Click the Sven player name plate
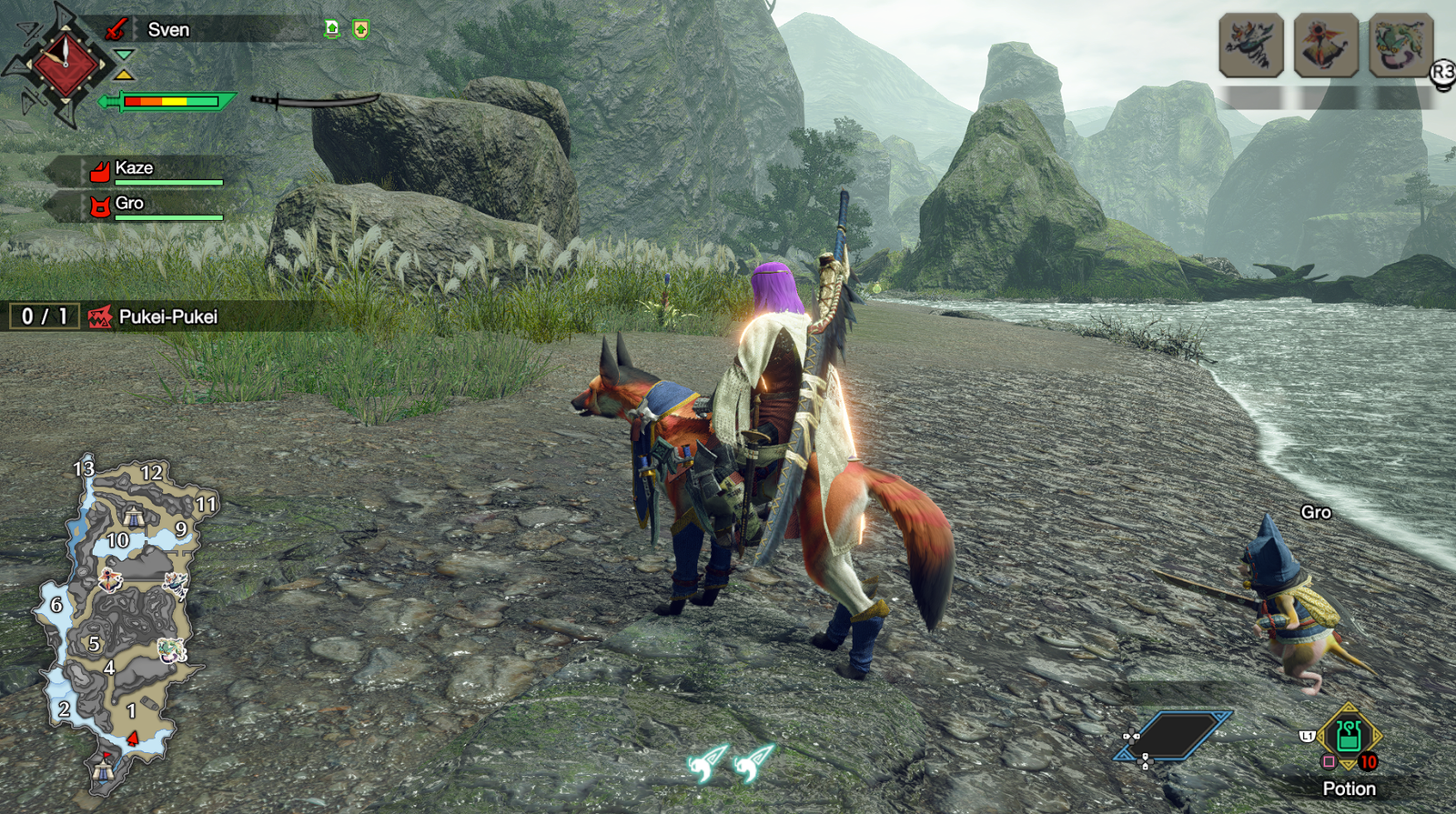The width and height of the screenshot is (1456, 814). (x=168, y=30)
